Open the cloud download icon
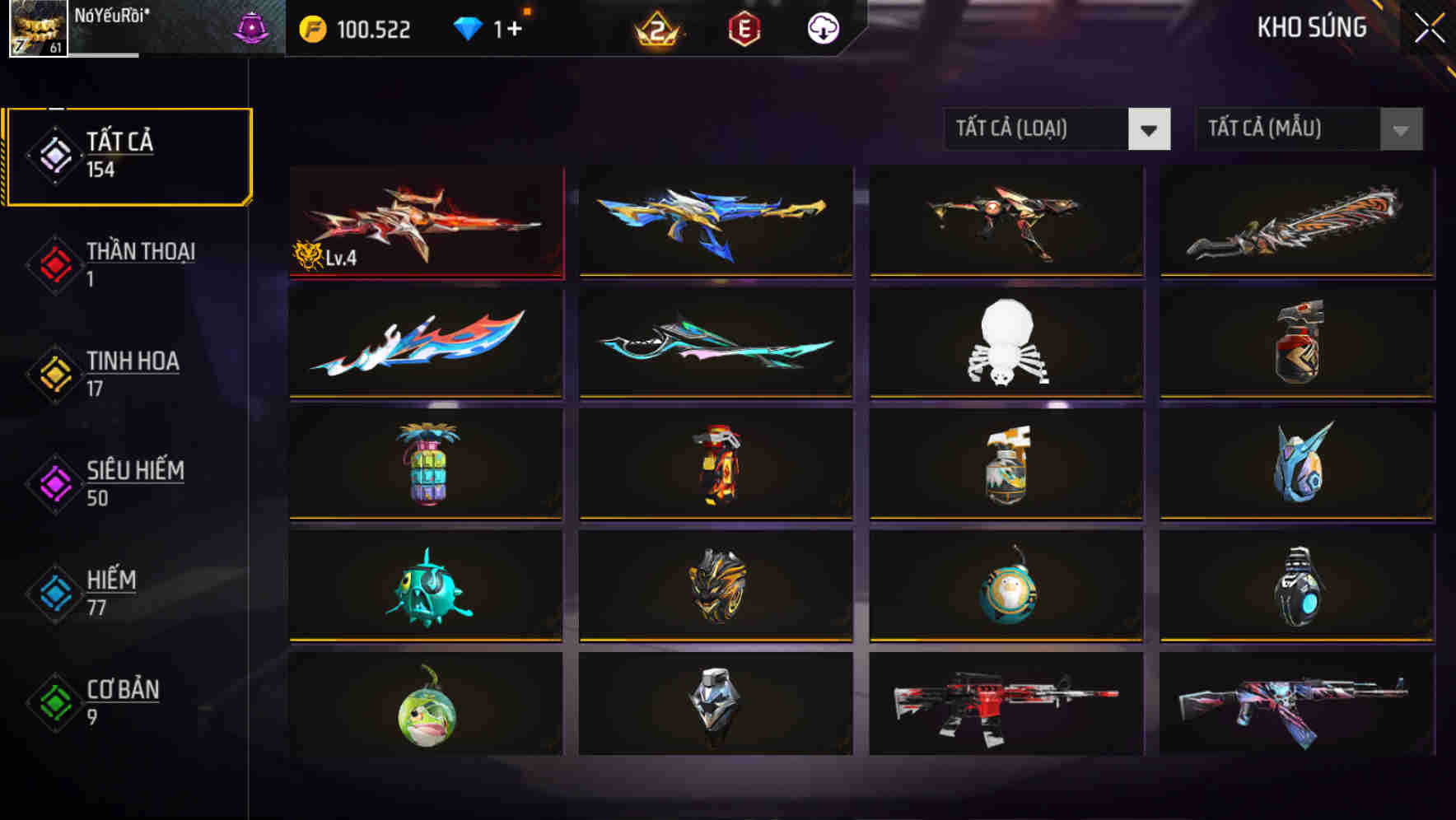 click(822, 27)
